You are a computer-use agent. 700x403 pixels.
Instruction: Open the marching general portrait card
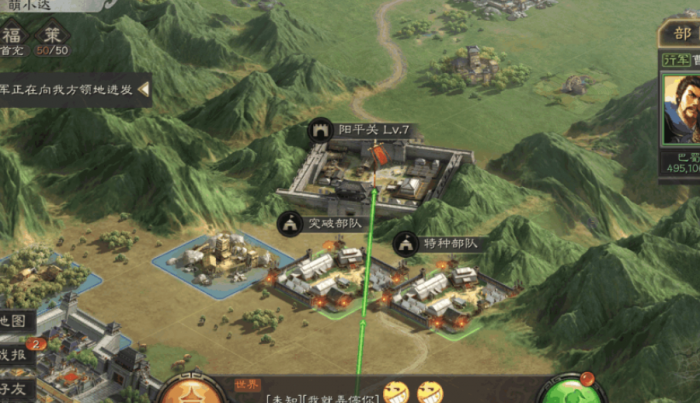point(679,112)
